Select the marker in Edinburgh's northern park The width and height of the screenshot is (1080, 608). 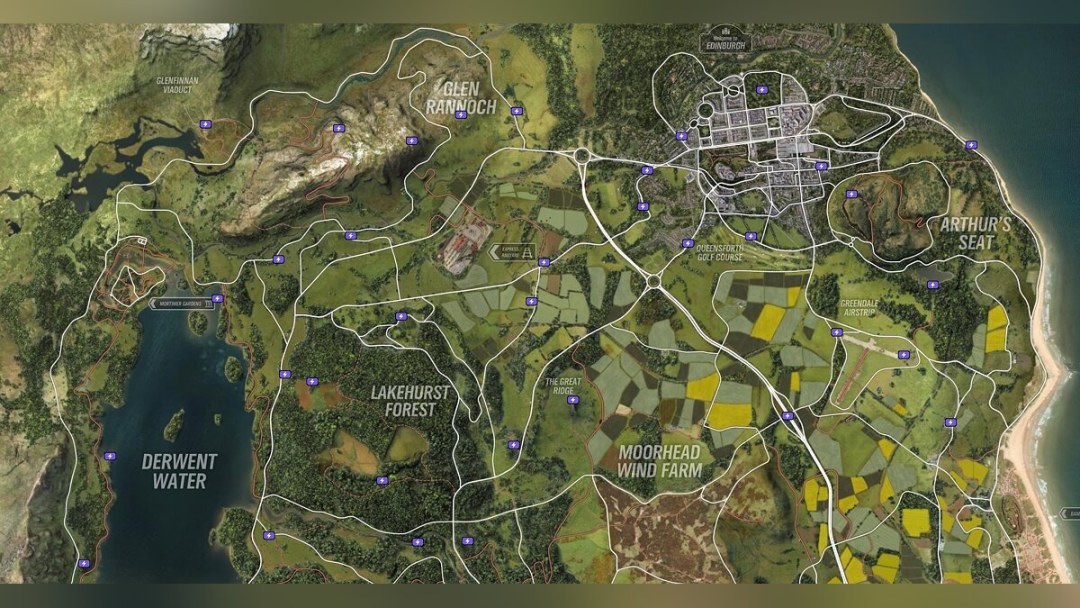pyautogui.click(x=762, y=90)
